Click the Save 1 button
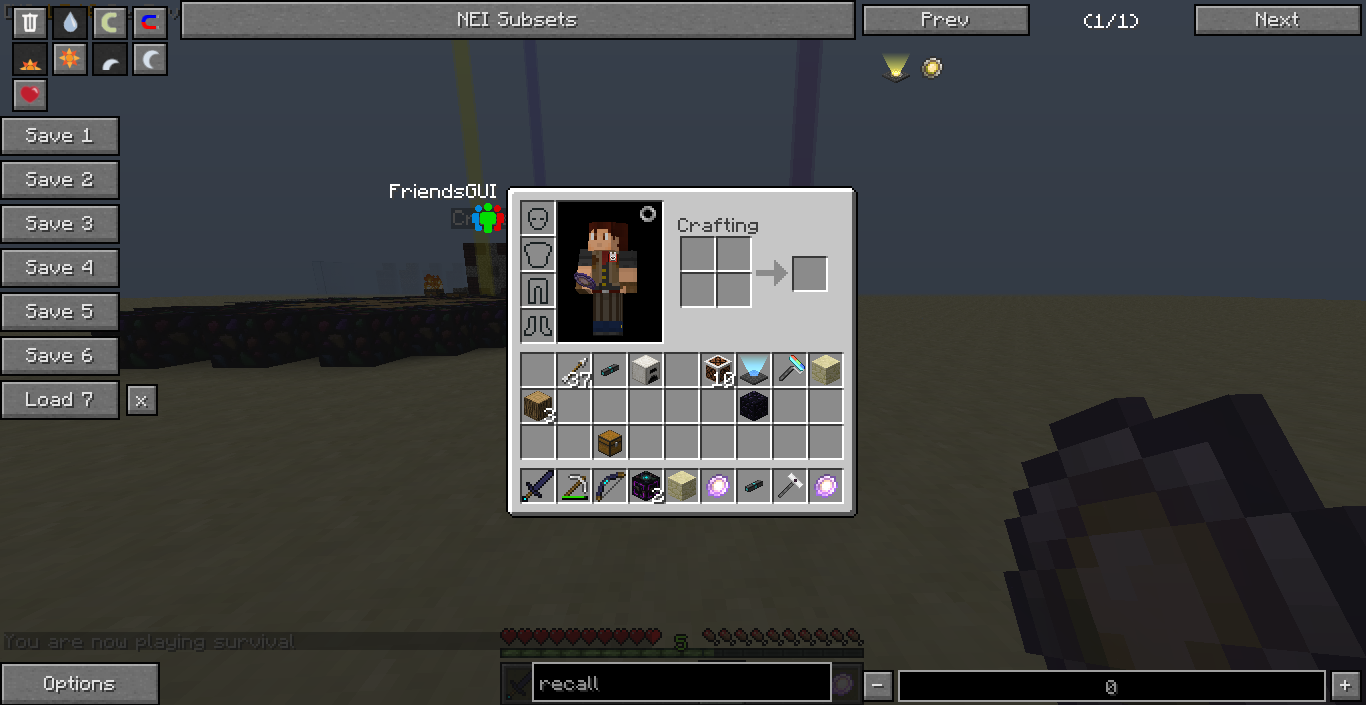Image resolution: width=1366 pixels, height=705 pixels. pyautogui.click(x=60, y=136)
